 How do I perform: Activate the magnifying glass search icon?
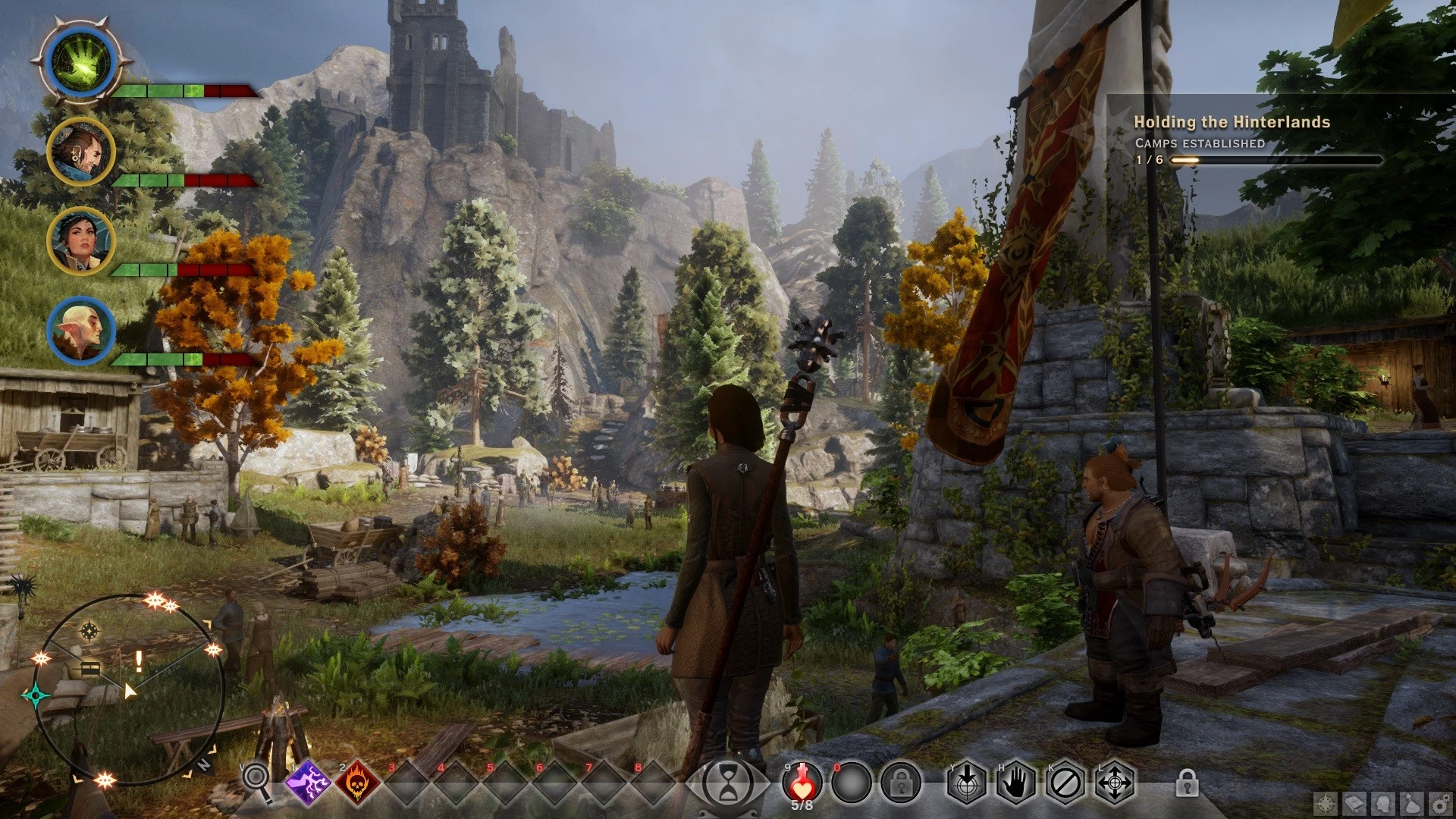[256, 780]
